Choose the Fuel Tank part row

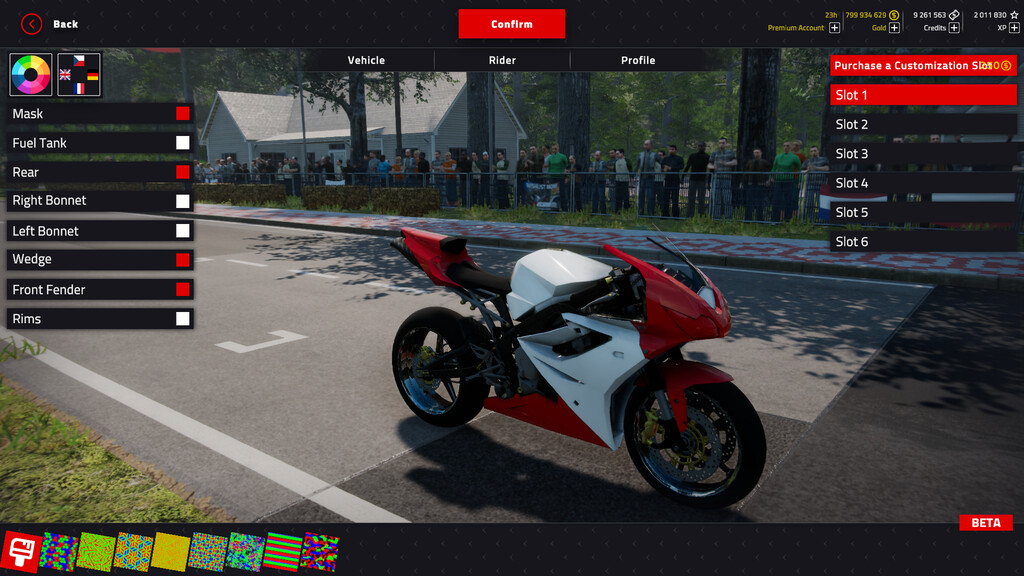90,143
